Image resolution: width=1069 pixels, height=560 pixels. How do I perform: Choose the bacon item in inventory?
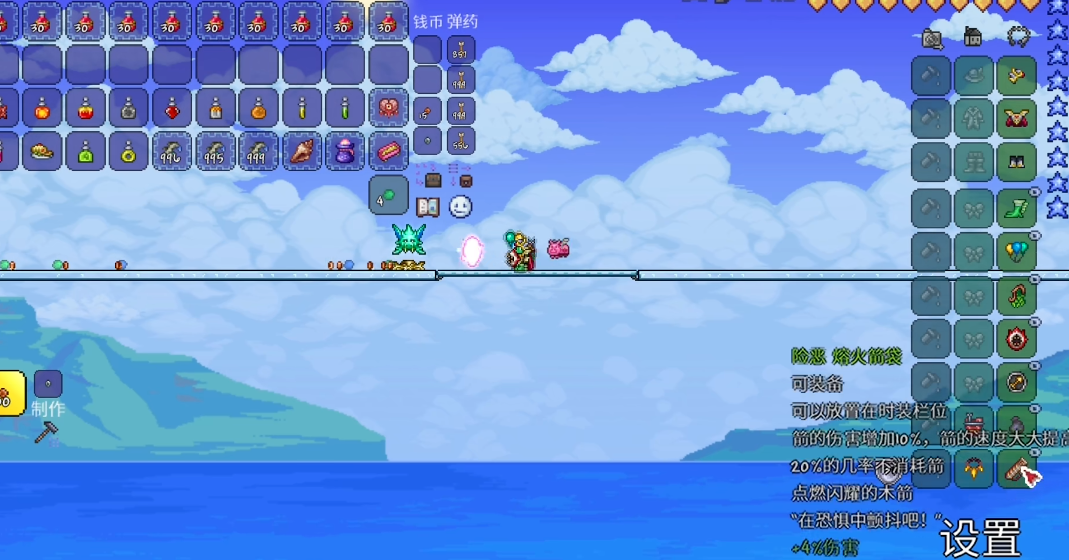click(388, 151)
